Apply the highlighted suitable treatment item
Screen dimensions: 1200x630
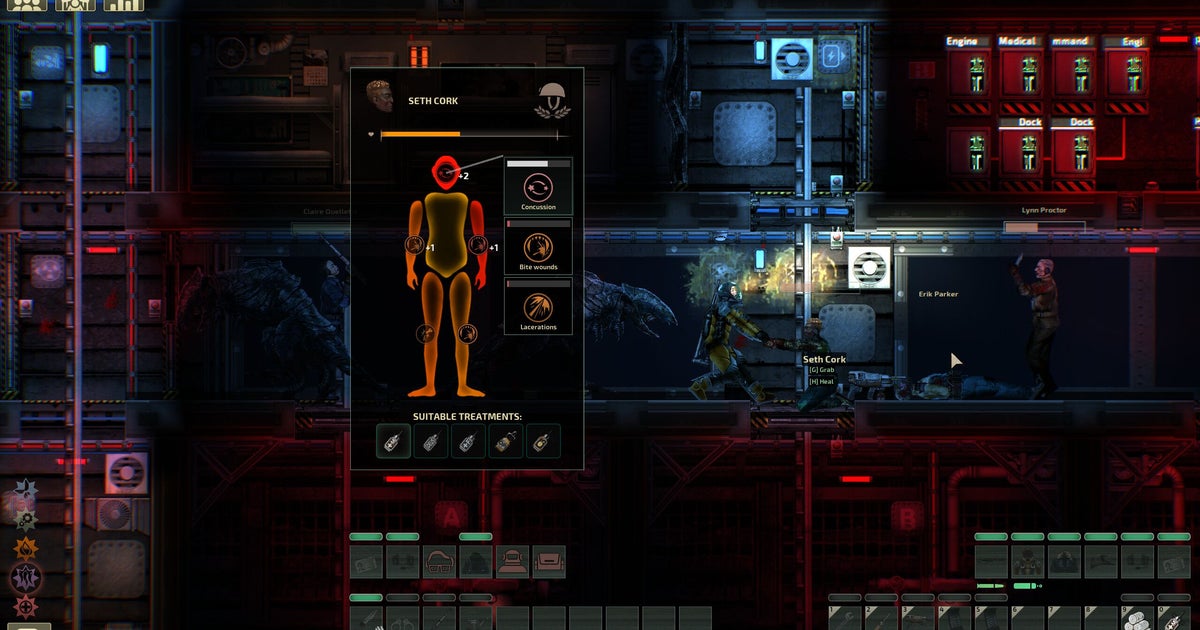click(x=394, y=441)
